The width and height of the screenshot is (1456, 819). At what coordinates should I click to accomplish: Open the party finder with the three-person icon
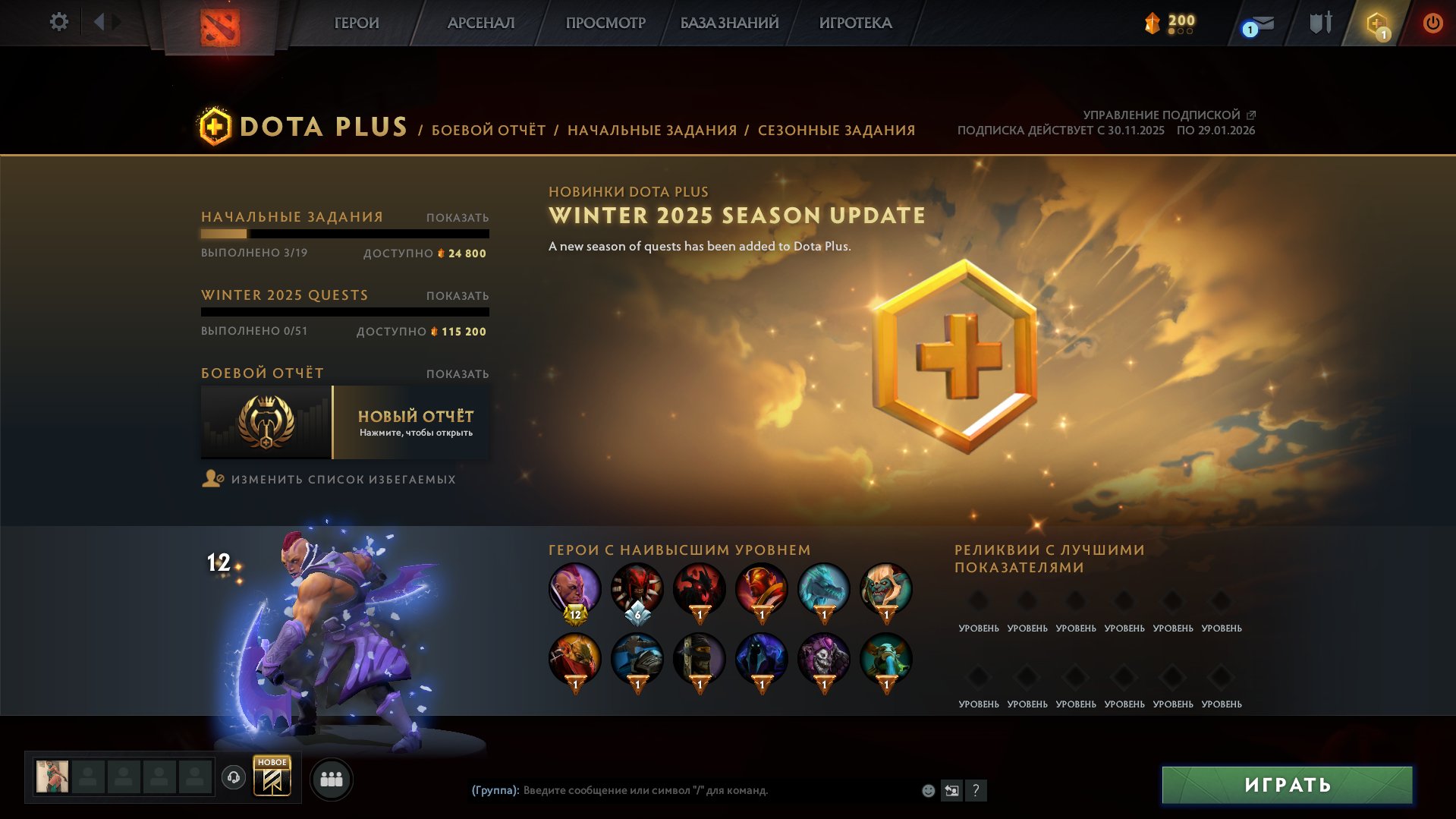332,778
